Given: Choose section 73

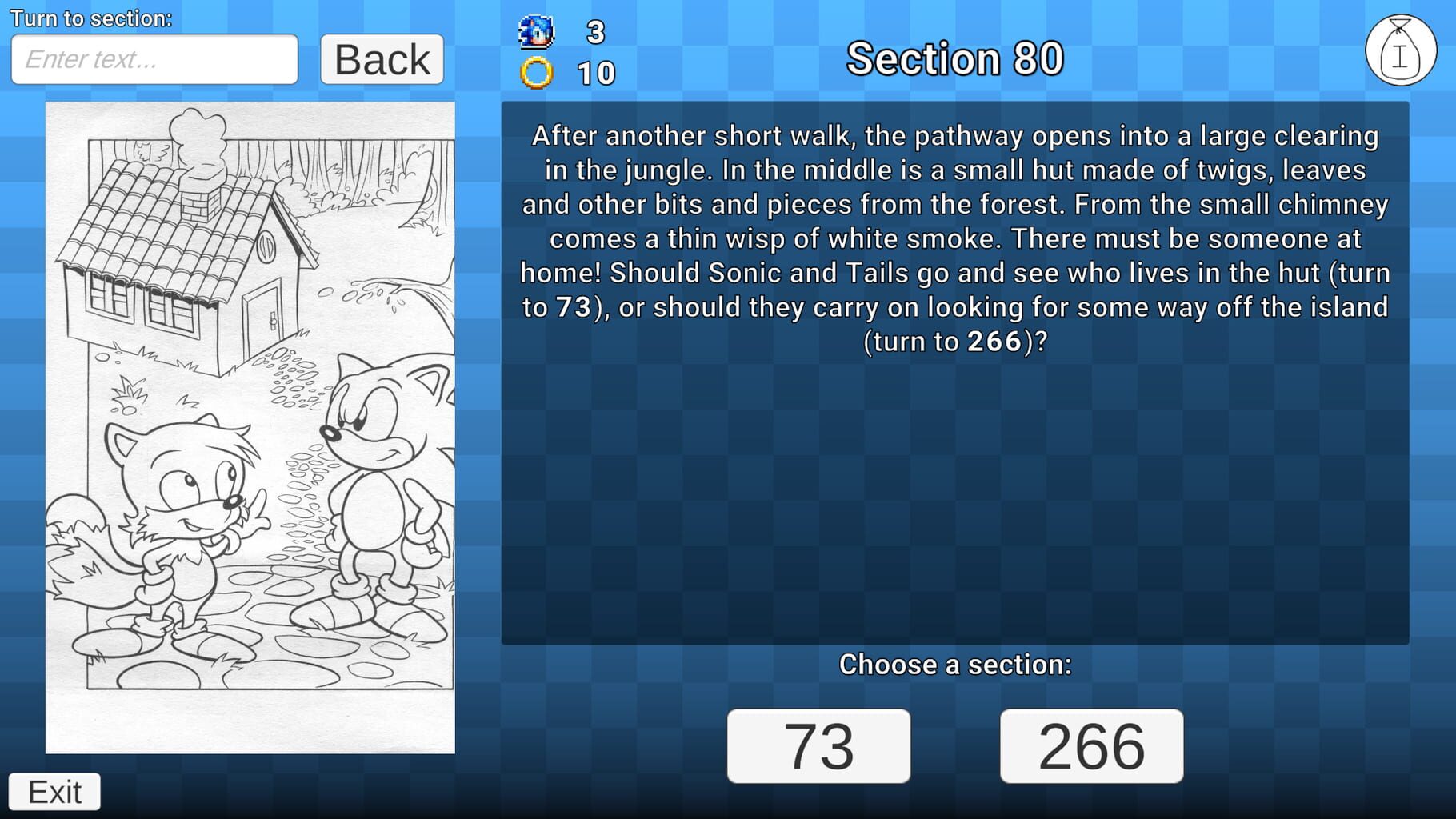Looking at the screenshot, I should click(818, 746).
